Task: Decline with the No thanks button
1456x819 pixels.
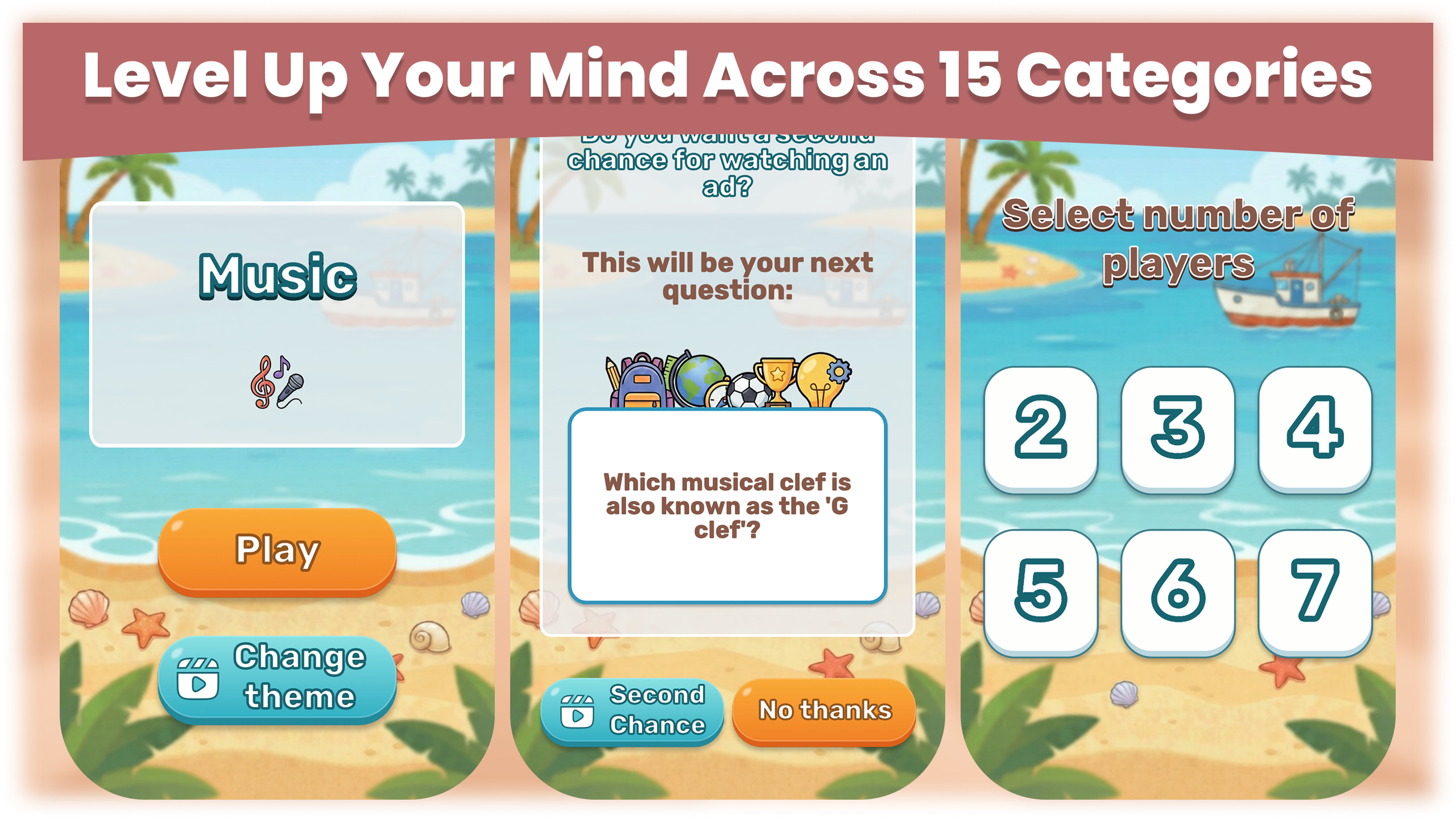Action: [825, 710]
